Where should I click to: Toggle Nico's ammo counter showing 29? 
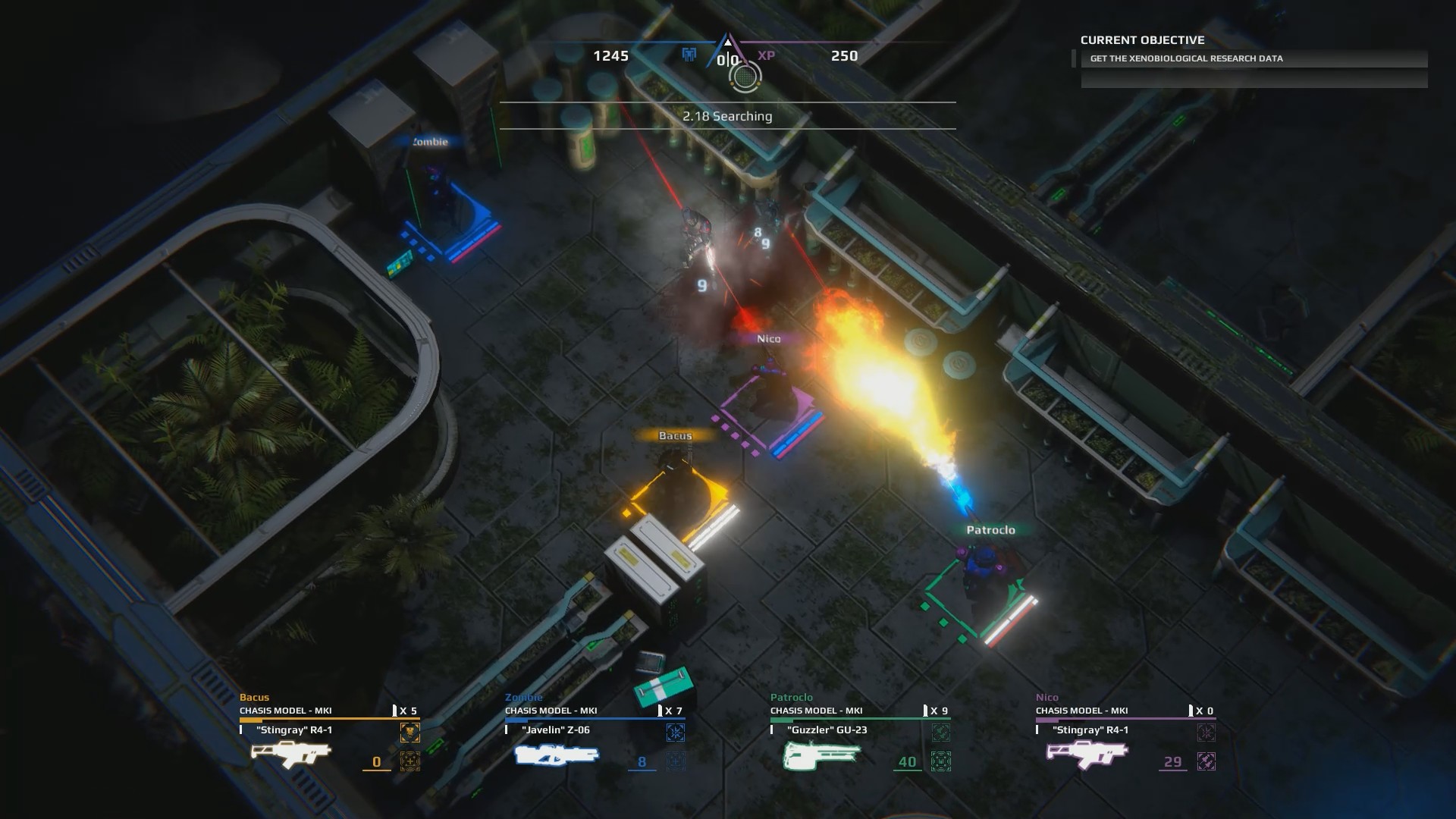tap(1172, 761)
